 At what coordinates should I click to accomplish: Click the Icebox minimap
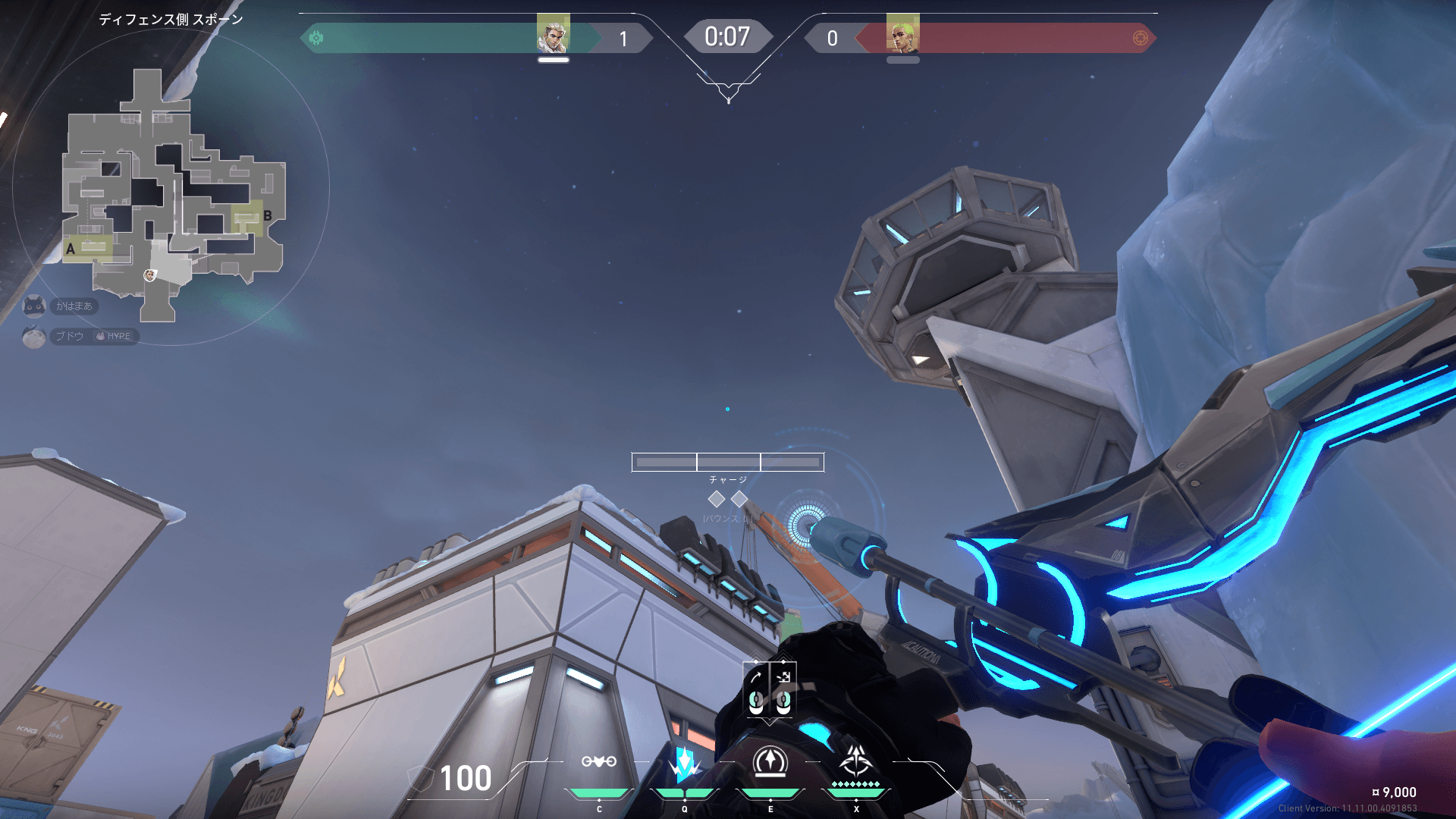(171, 190)
